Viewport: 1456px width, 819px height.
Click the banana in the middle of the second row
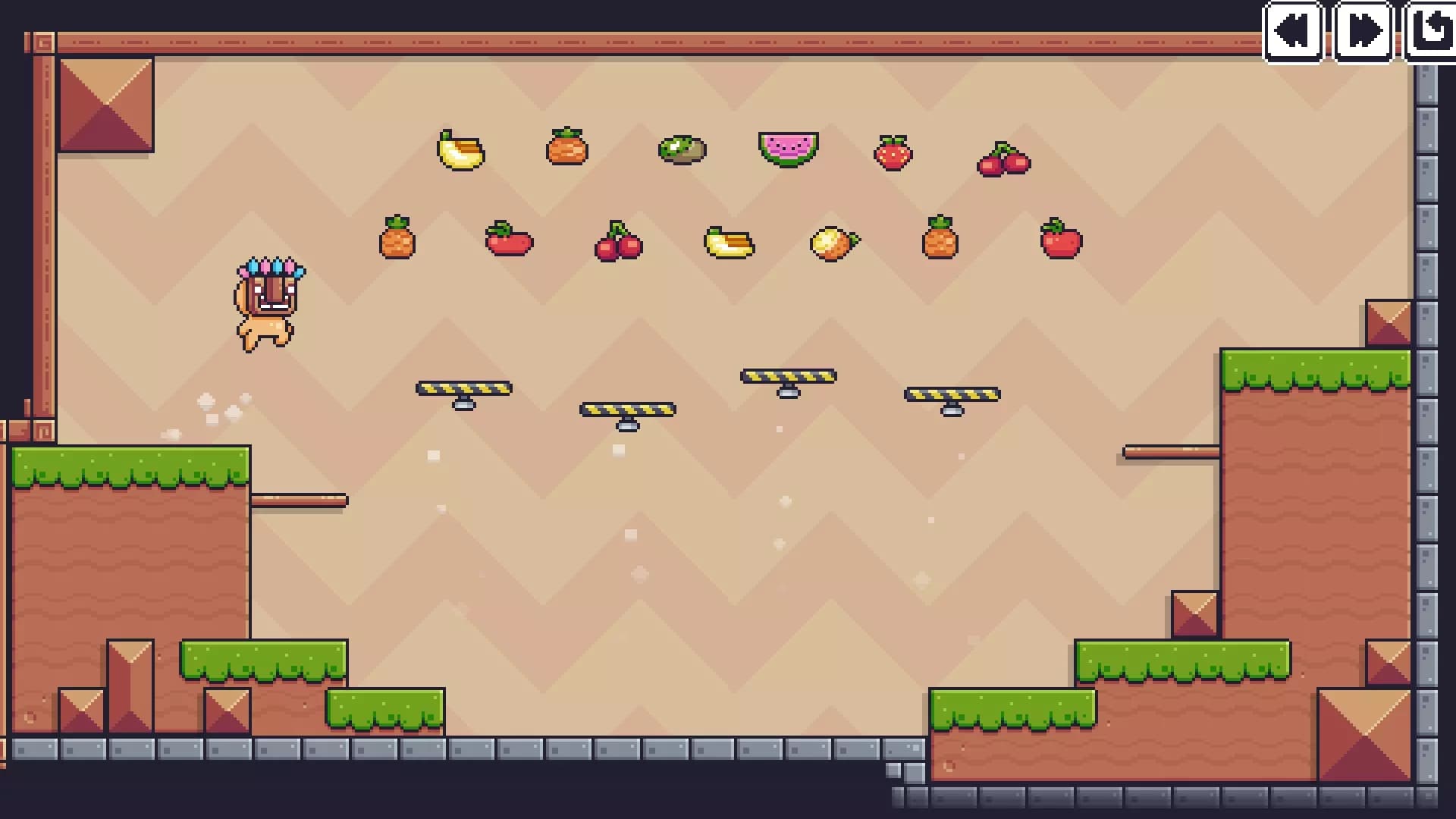coord(726,243)
